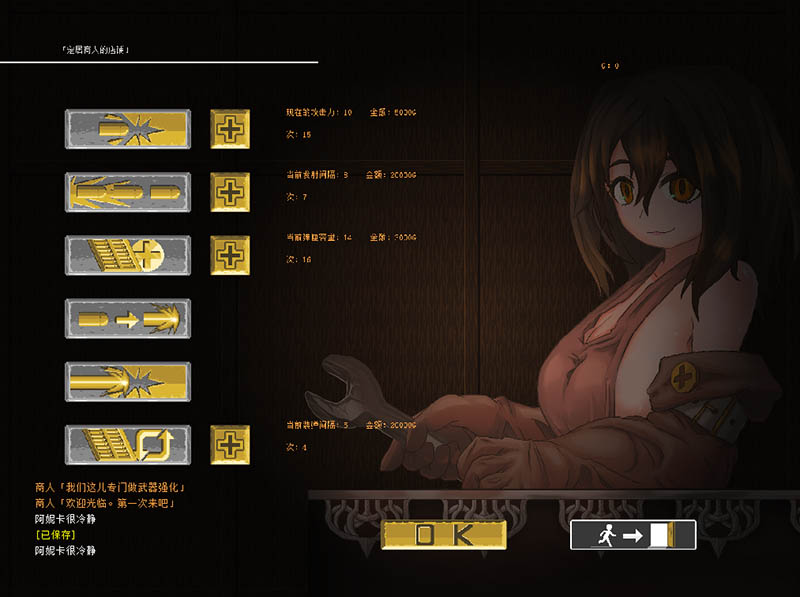Leave the shop via running-man exit button

click(x=632, y=535)
